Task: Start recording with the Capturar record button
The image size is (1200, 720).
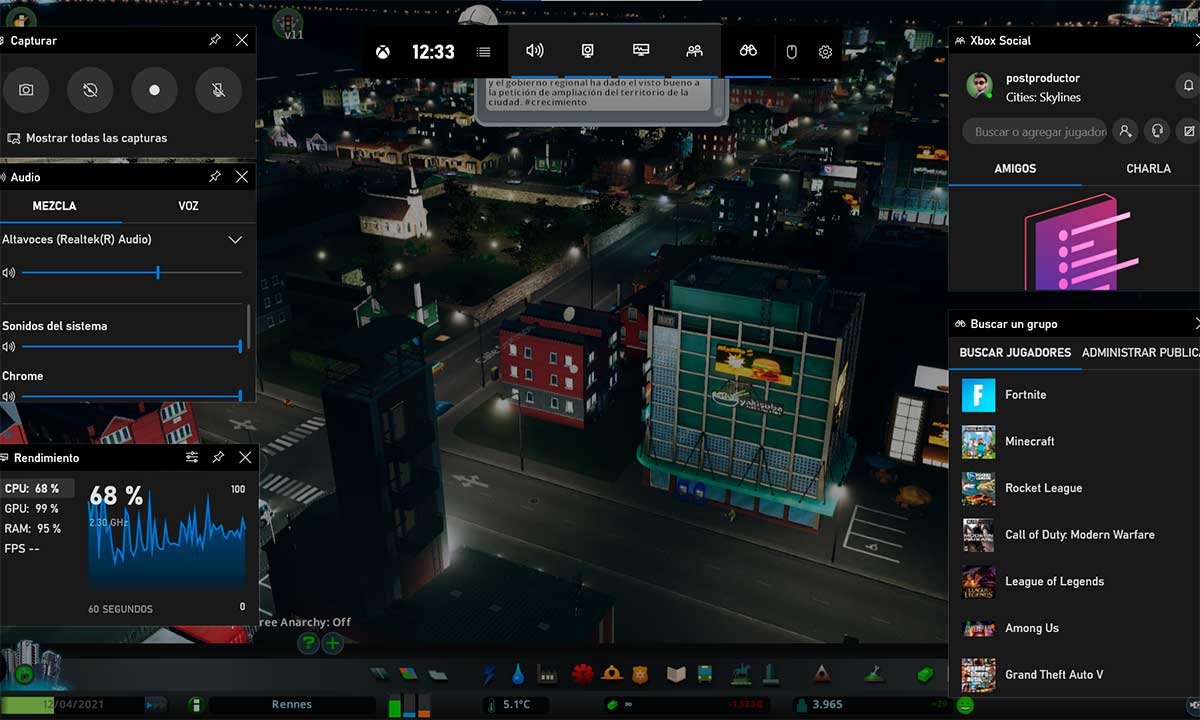Action: click(x=154, y=90)
